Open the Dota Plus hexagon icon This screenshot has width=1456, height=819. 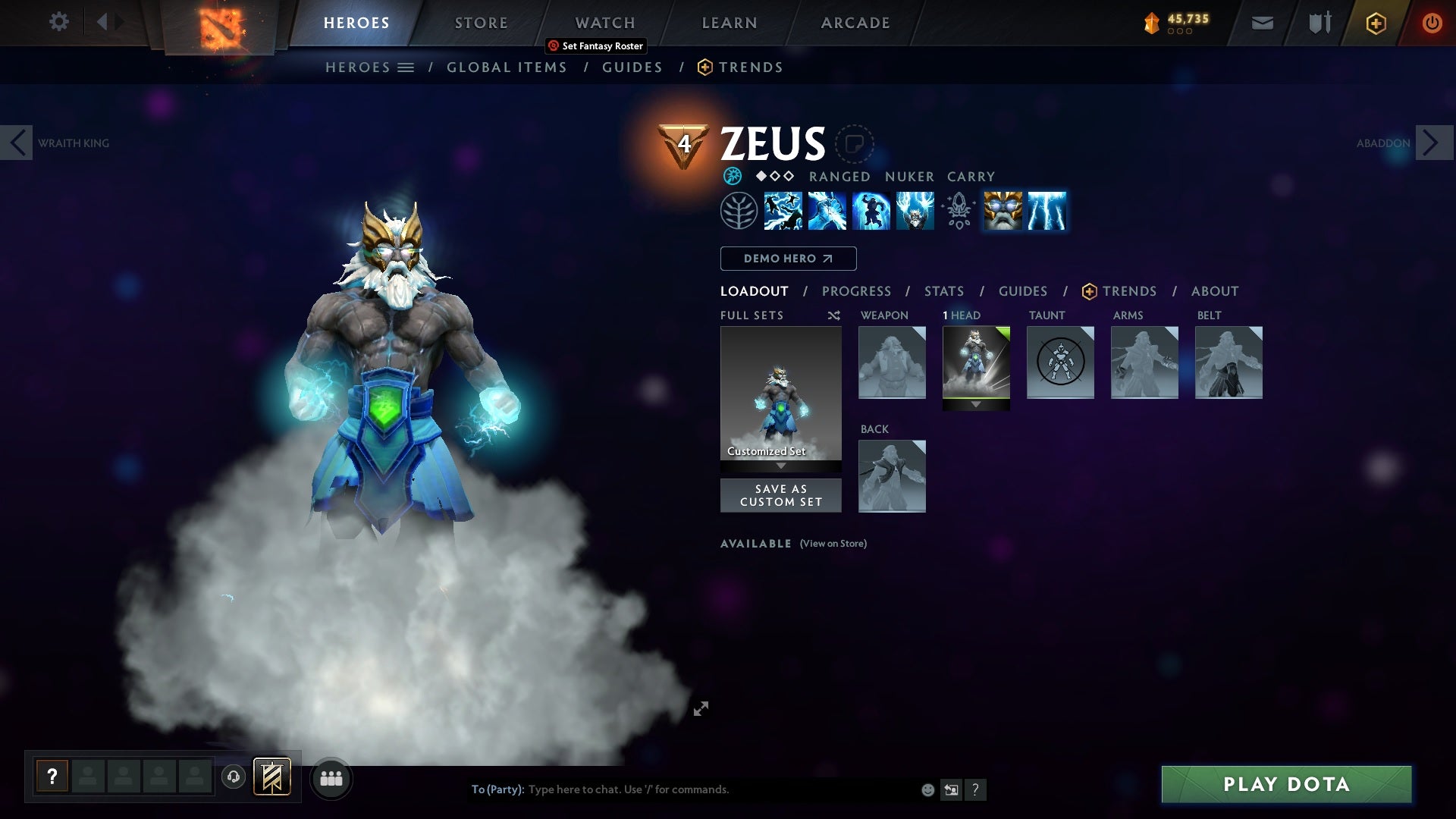click(x=1375, y=22)
